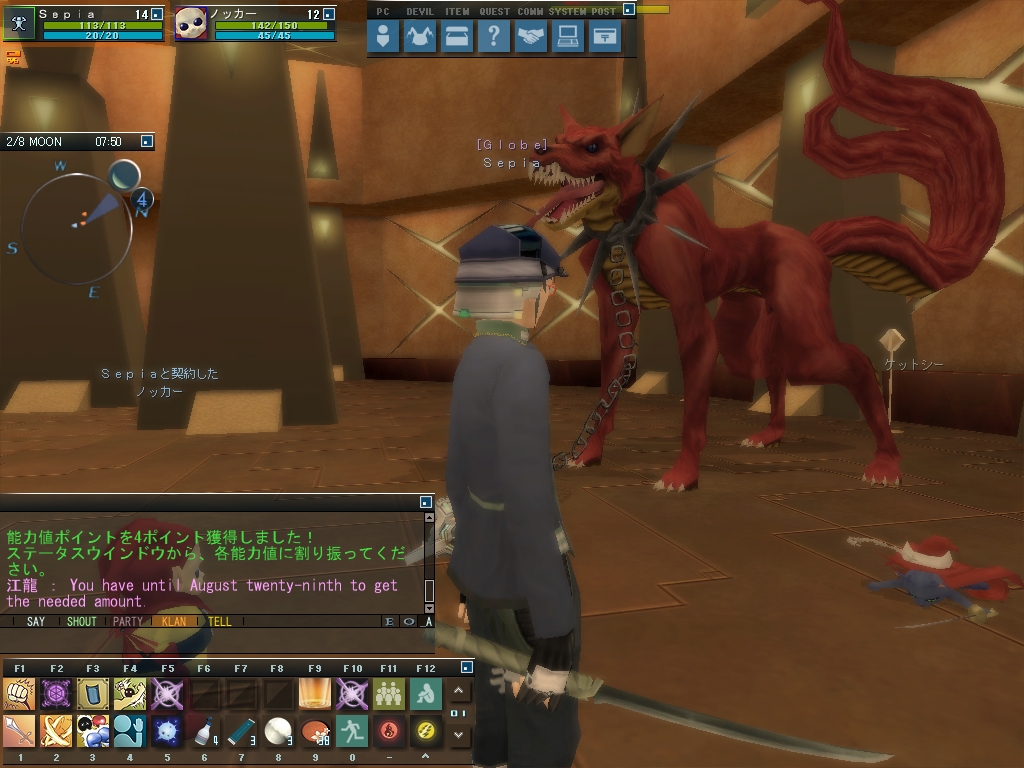Image resolution: width=1024 pixels, height=768 pixels.
Task: Click the circular compass minimap
Action: click(77, 227)
